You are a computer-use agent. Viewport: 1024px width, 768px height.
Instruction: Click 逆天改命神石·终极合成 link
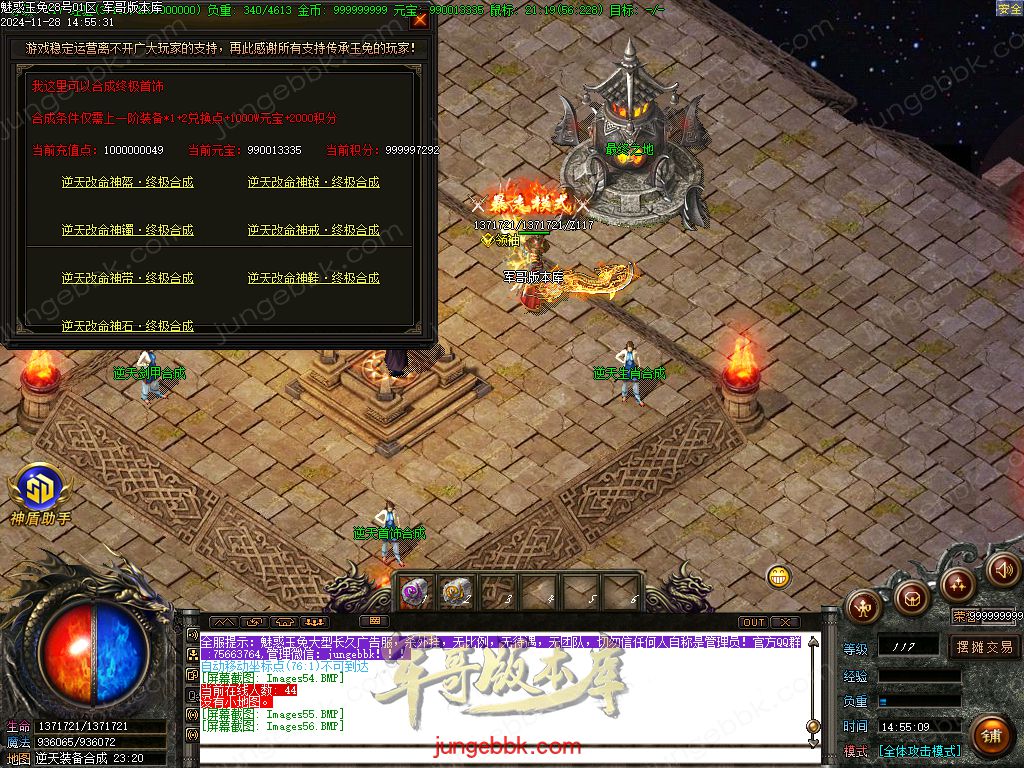(x=127, y=325)
